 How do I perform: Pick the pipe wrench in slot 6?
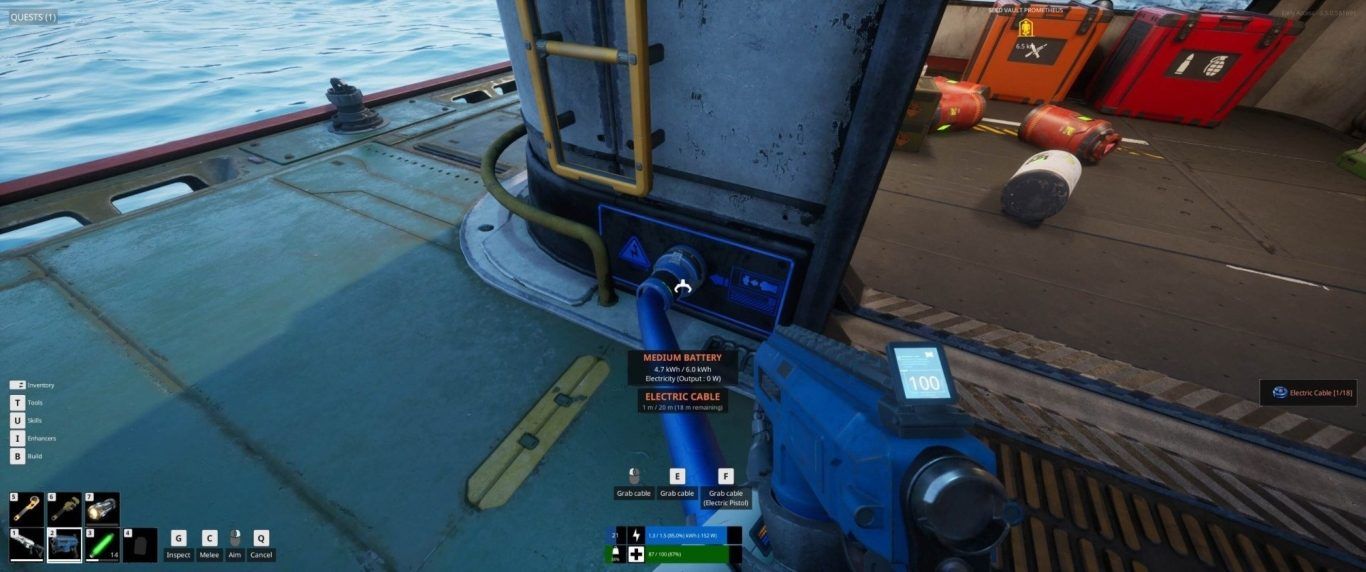pos(65,509)
